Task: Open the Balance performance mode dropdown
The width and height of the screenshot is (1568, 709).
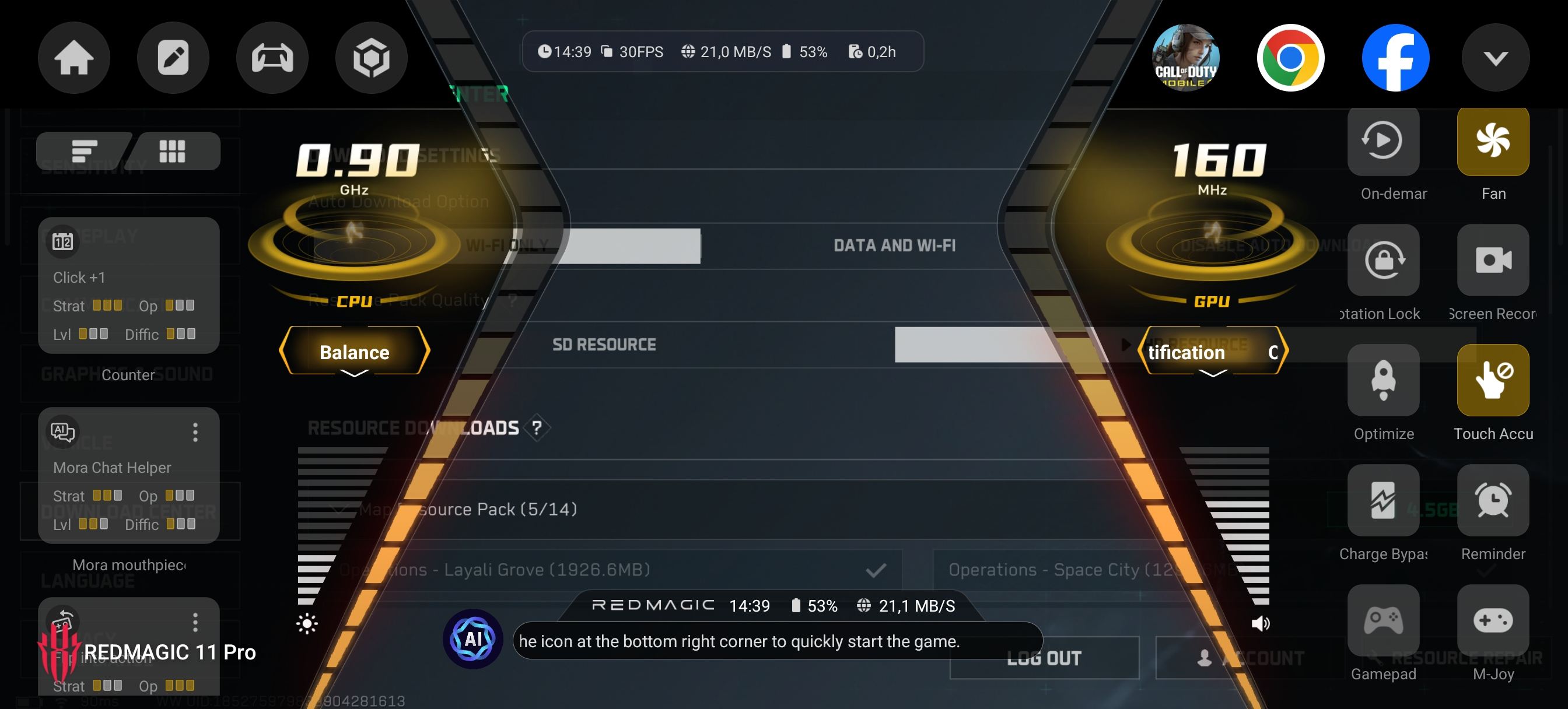Action: [354, 352]
